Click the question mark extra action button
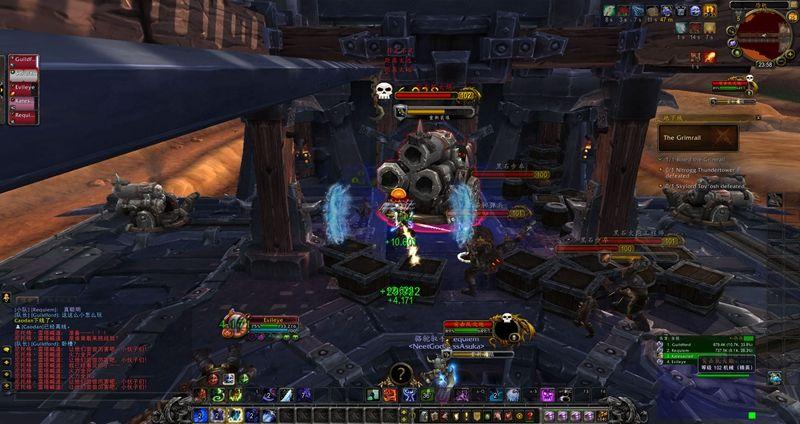800x424 pixels. click(x=398, y=374)
